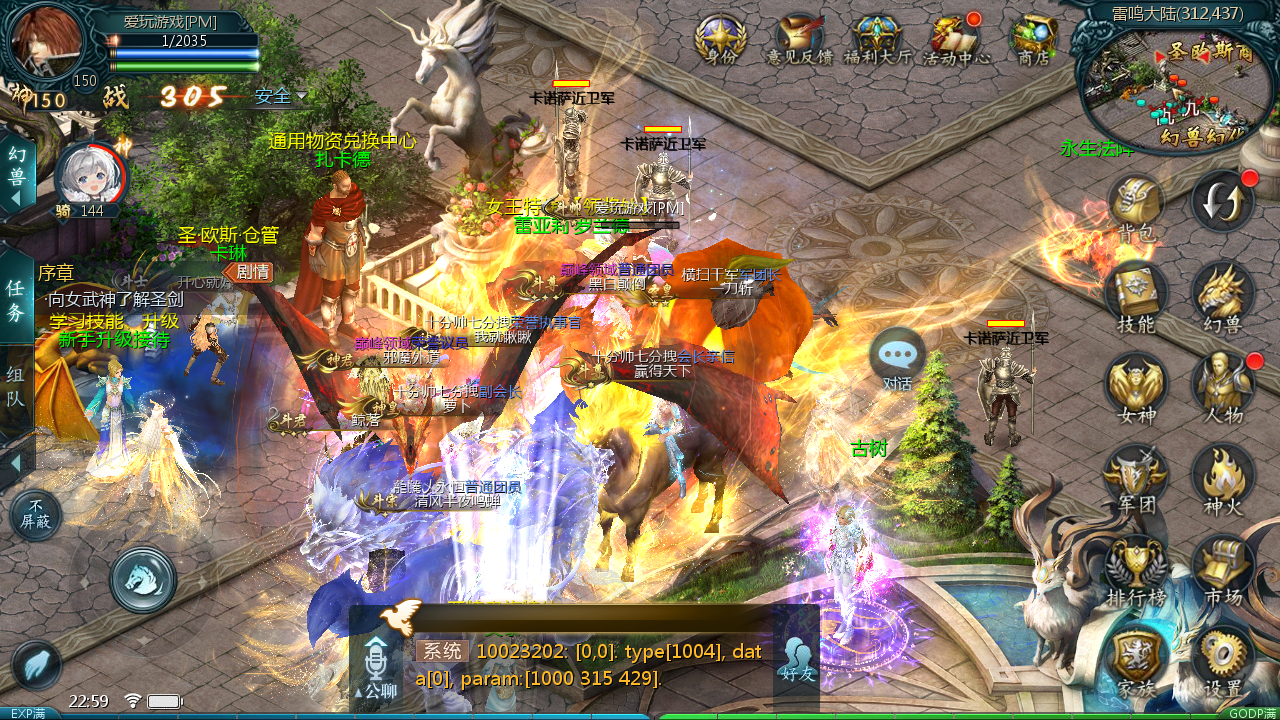Click the 对话 talk bubble button
Viewport: 1280px width, 720px height.
[x=897, y=358]
